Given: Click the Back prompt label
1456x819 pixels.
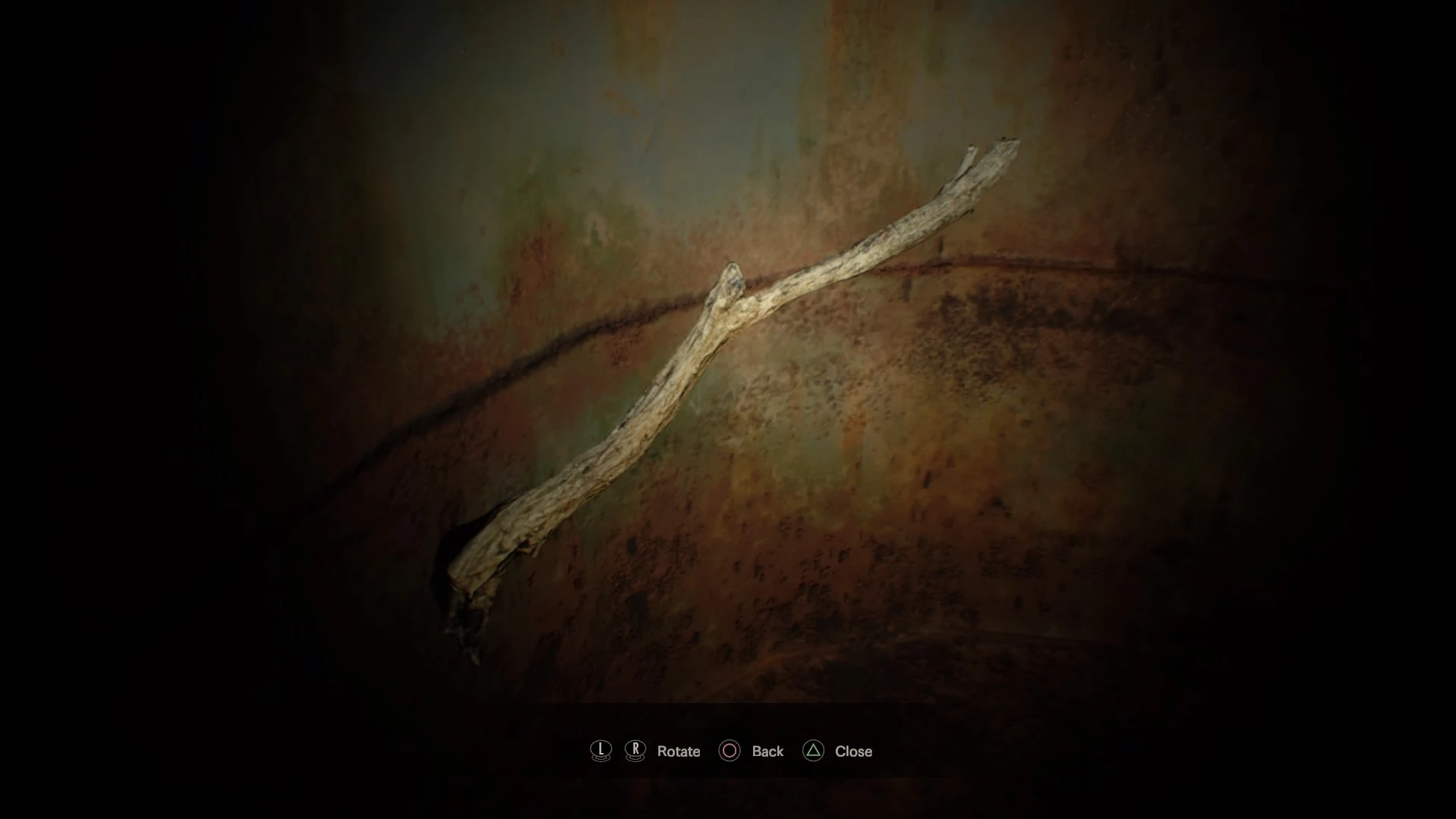Looking at the screenshot, I should (767, 752).
